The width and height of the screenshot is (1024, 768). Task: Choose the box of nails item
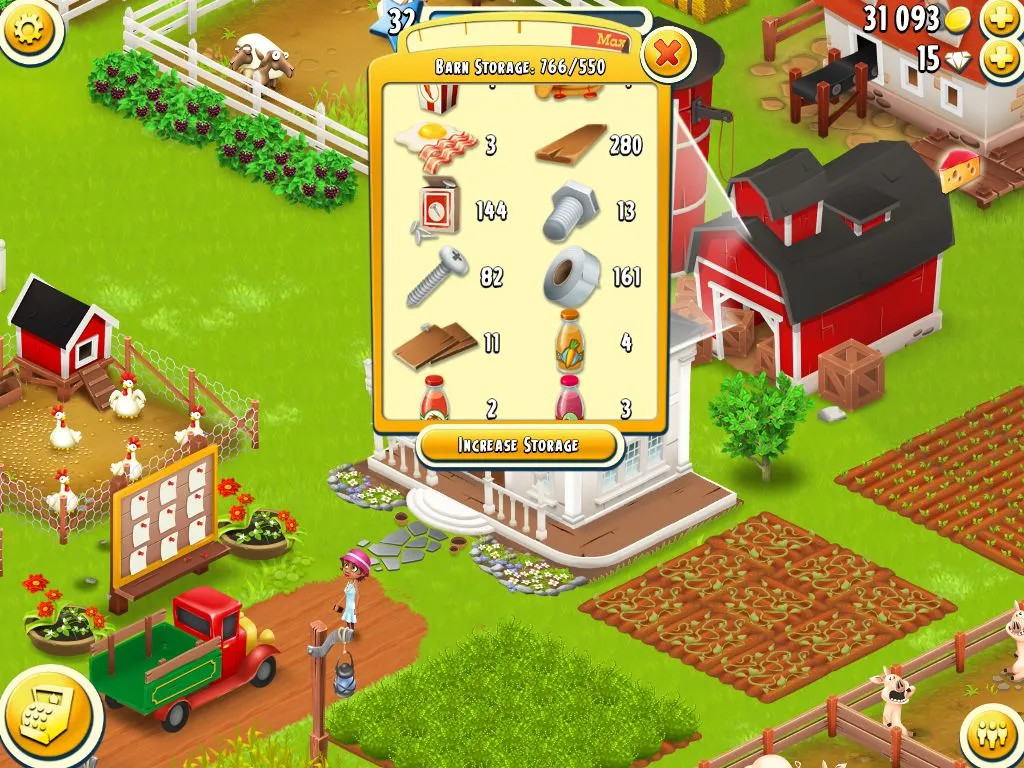tap(436, 210)
